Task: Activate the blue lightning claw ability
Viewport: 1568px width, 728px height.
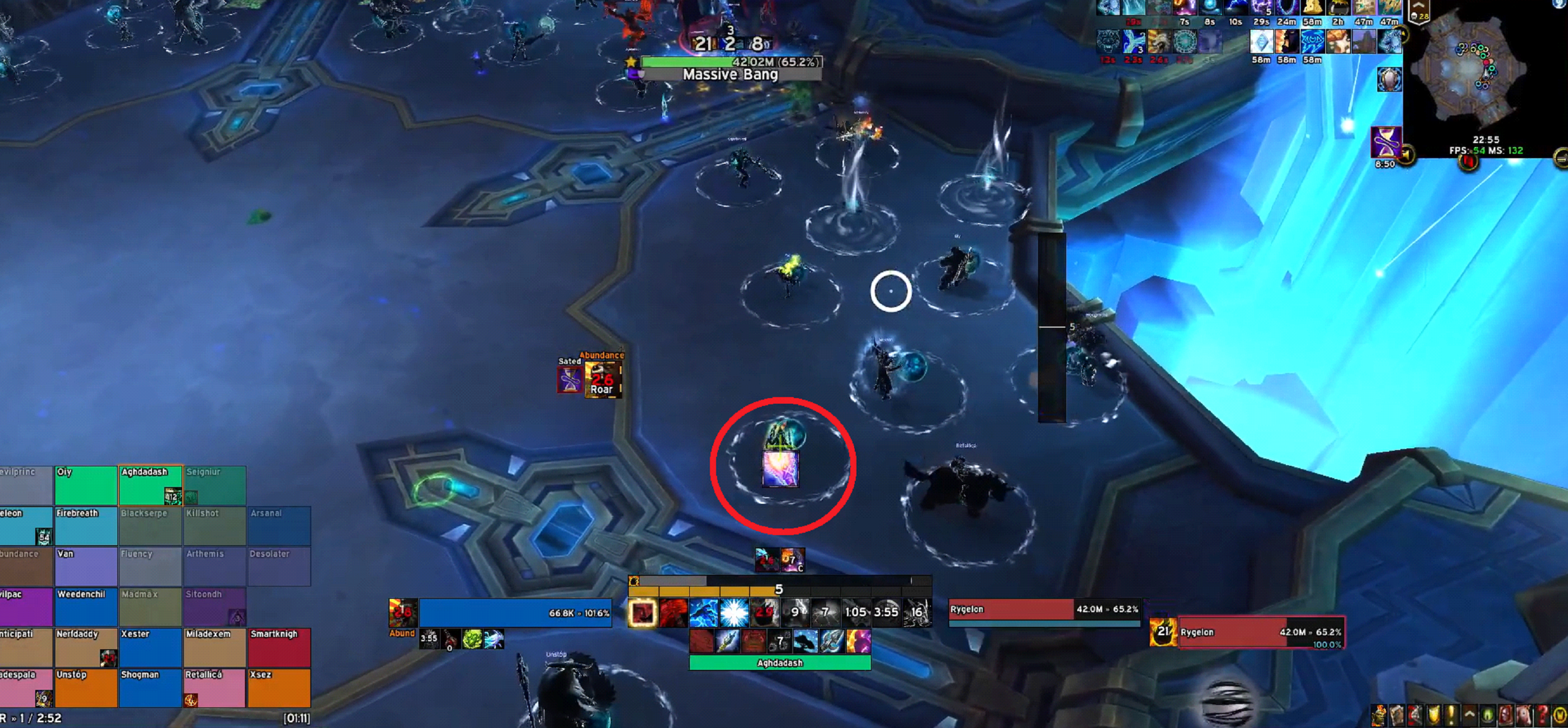Action: (x=704, y=612)
